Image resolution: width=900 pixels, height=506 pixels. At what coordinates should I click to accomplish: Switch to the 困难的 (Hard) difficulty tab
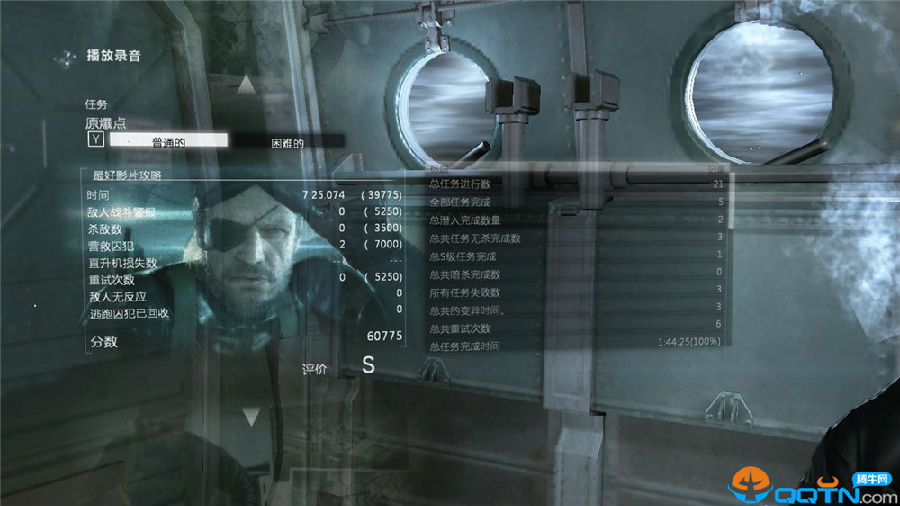(288, 142)
